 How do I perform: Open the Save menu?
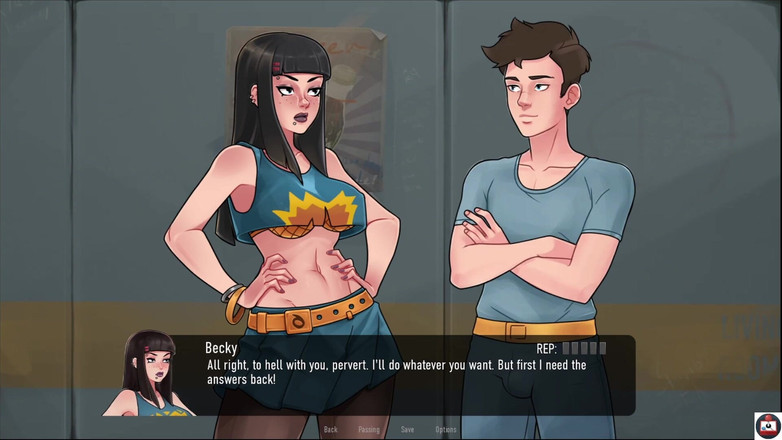coord(407,429)
